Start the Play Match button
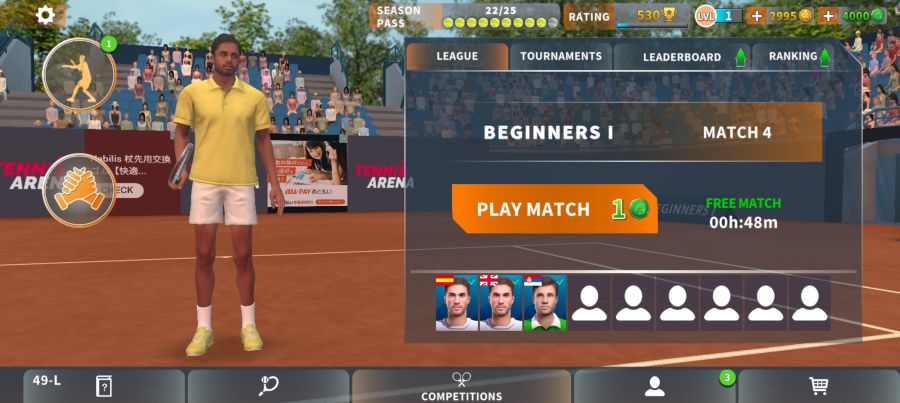 (554, 209)
